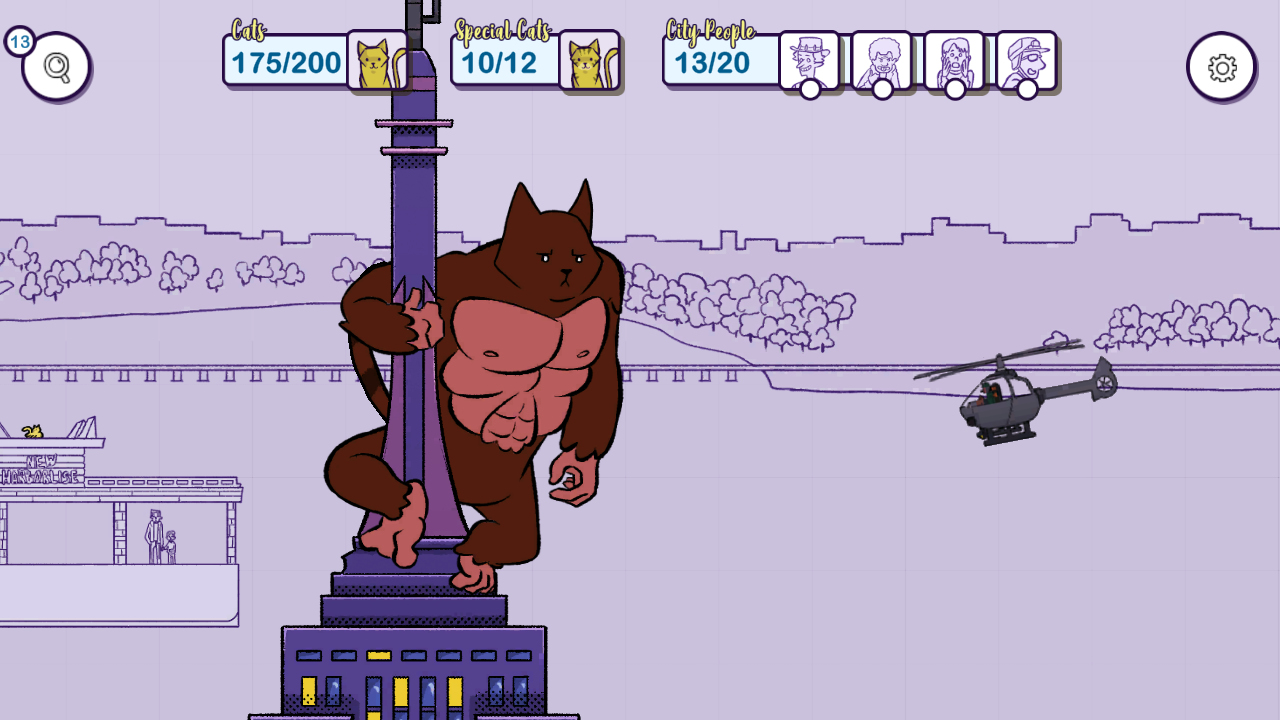Image resolution: width=1280 pixels, height=720 pixels.
Task: Select the shocked-face City People portrait
Action: pyautogui.click(x=956, y=60)
